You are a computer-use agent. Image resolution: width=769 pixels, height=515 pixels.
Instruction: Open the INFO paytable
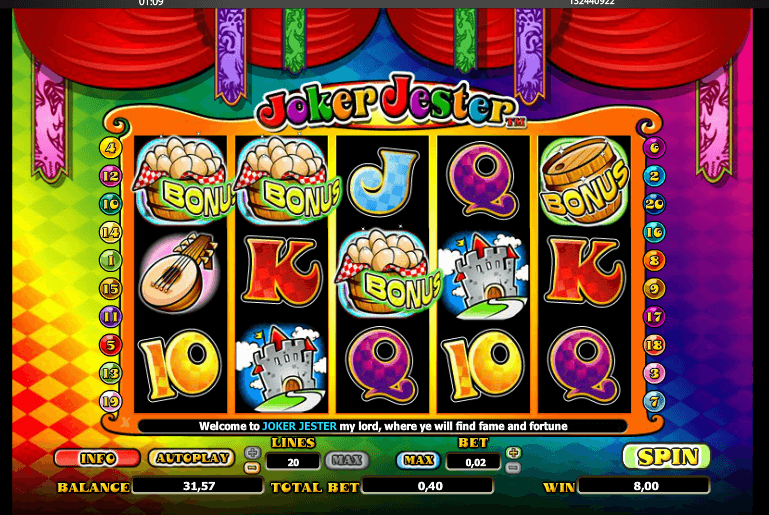tap(98, 458)
